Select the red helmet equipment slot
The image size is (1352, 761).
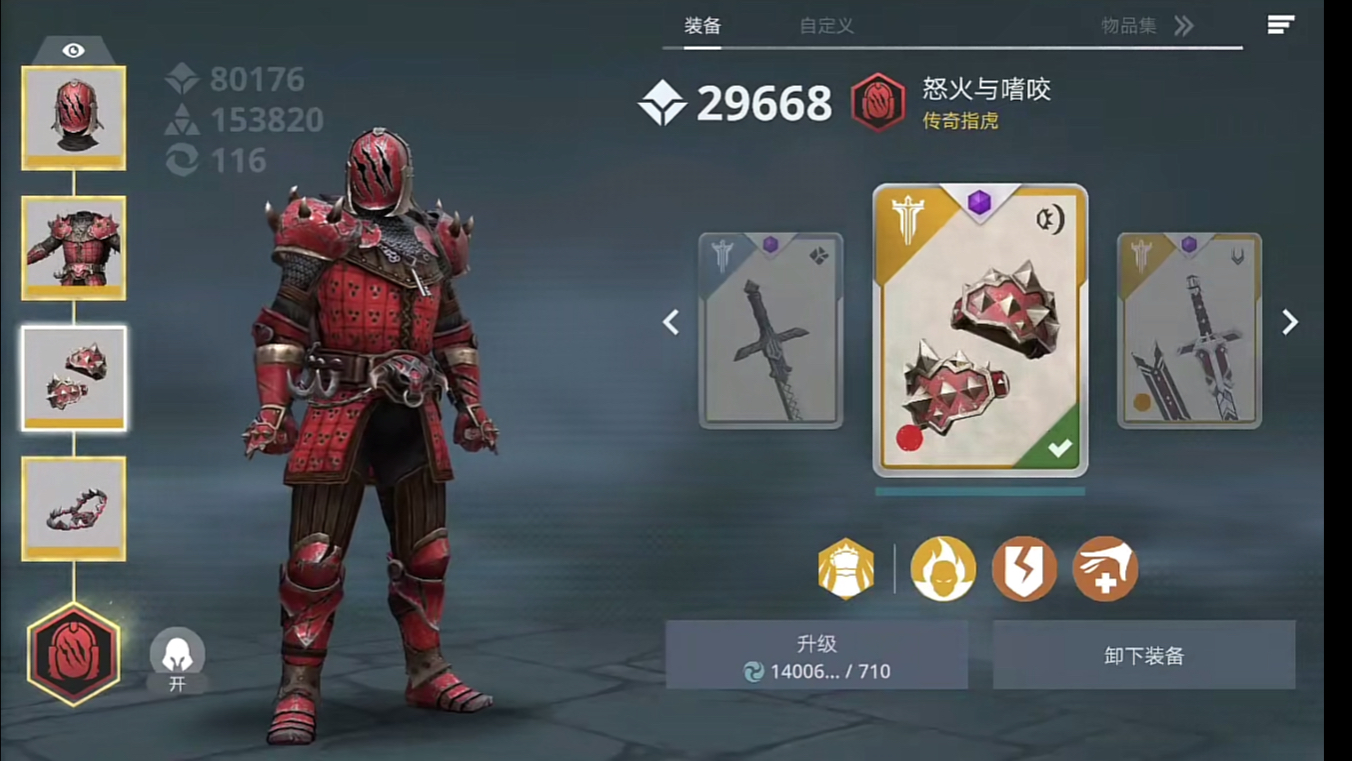[74, 117]
